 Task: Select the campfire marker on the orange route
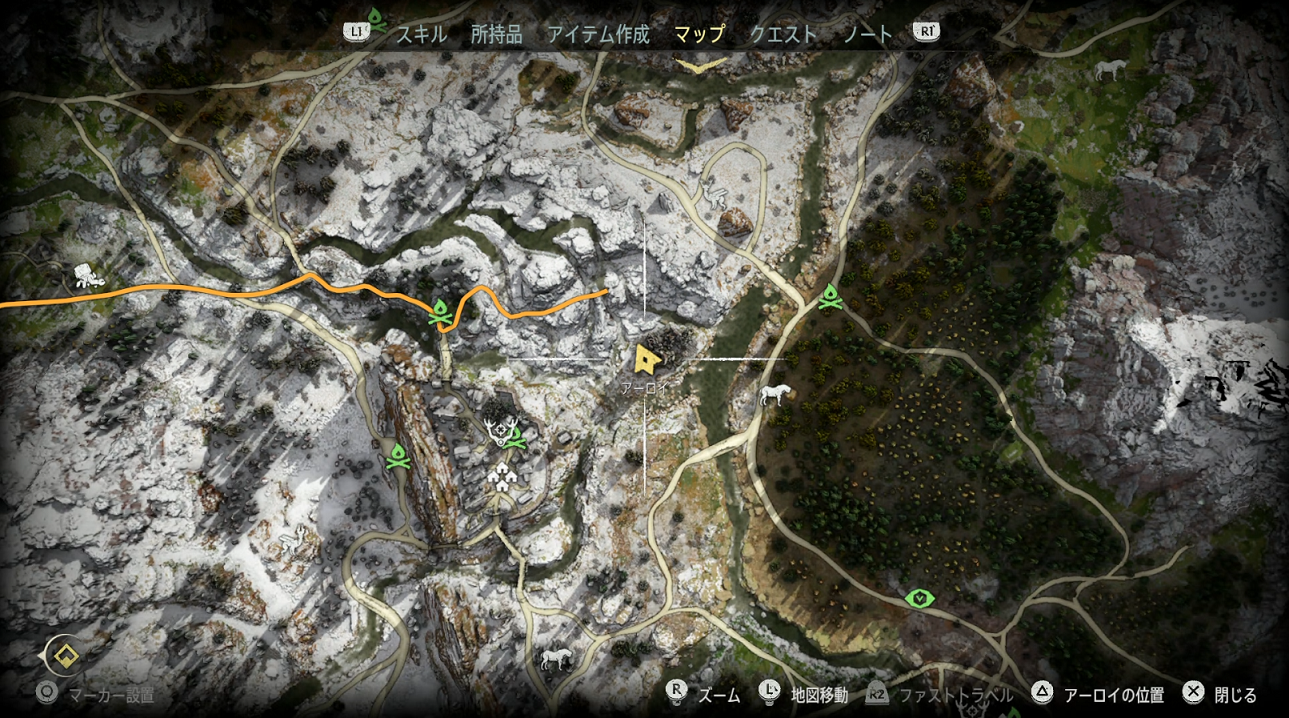point(439,313)
